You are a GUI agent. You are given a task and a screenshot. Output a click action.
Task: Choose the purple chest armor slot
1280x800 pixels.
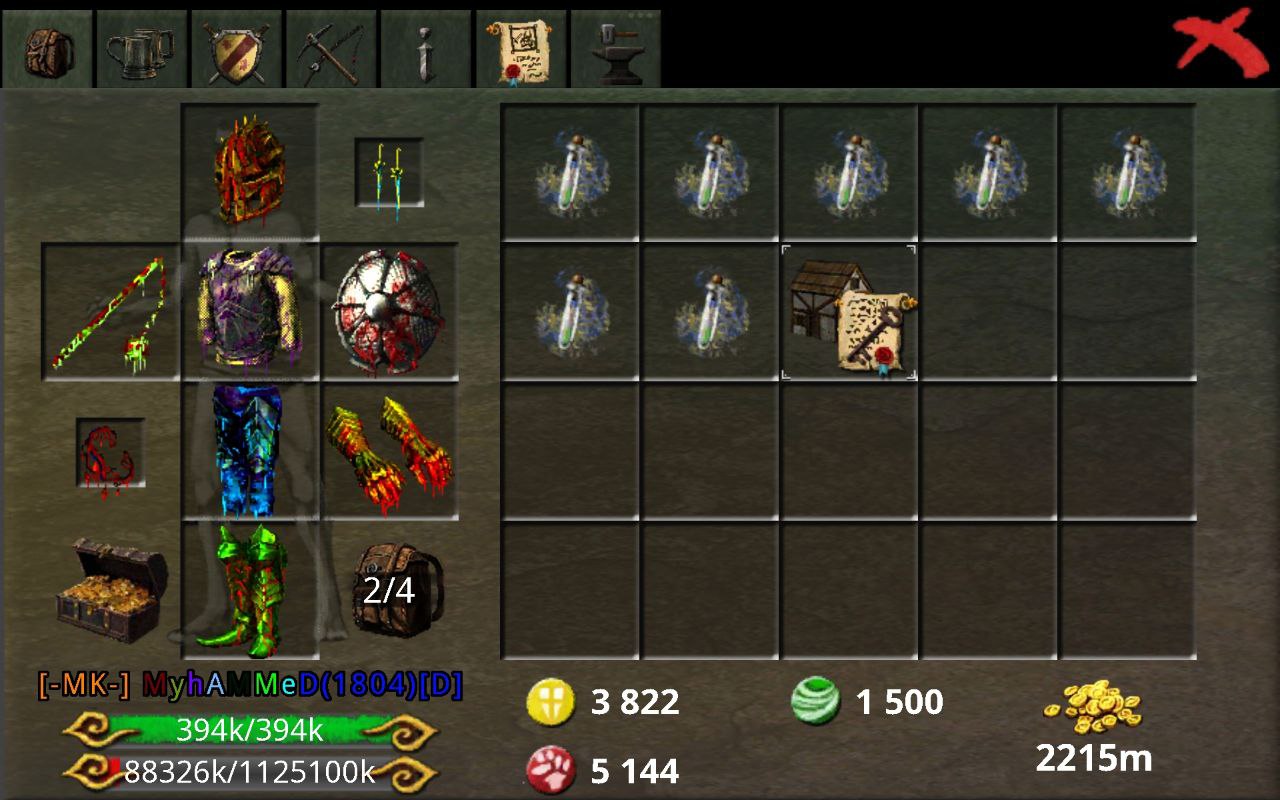coord(250,312)
